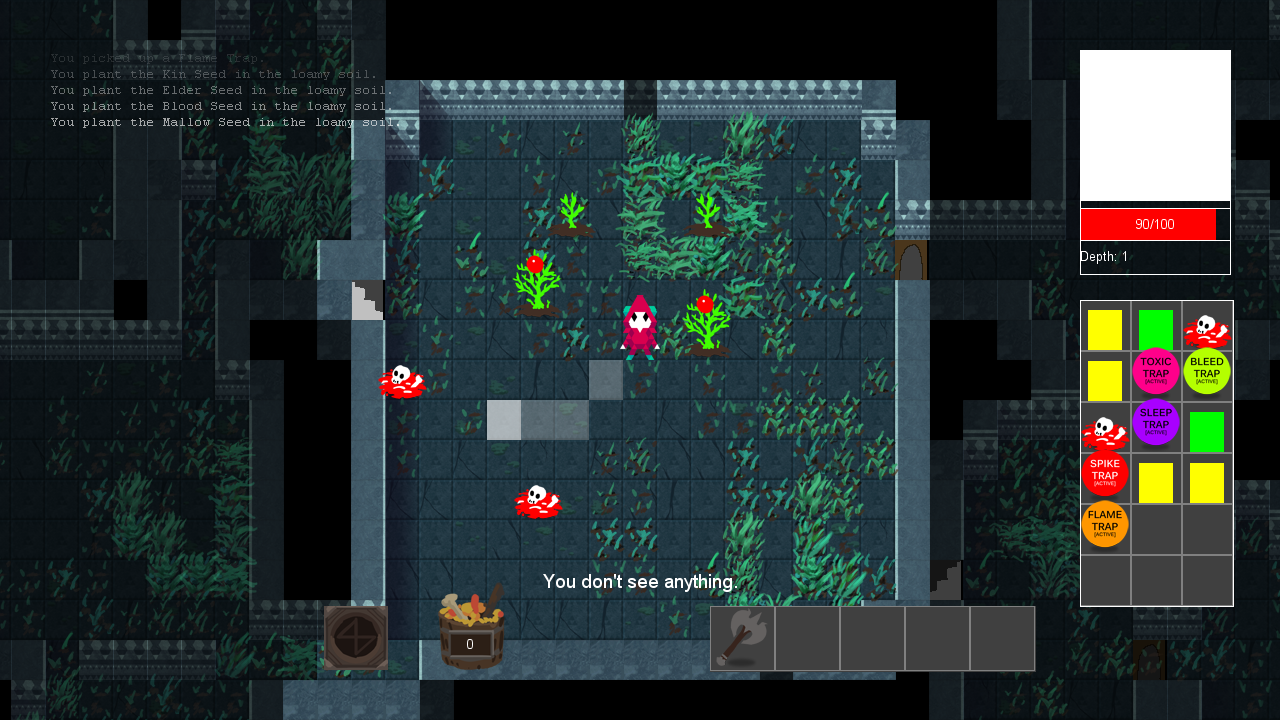Select the Sleep Trap item
The image size is (1280, 720).
point(1156,422)
